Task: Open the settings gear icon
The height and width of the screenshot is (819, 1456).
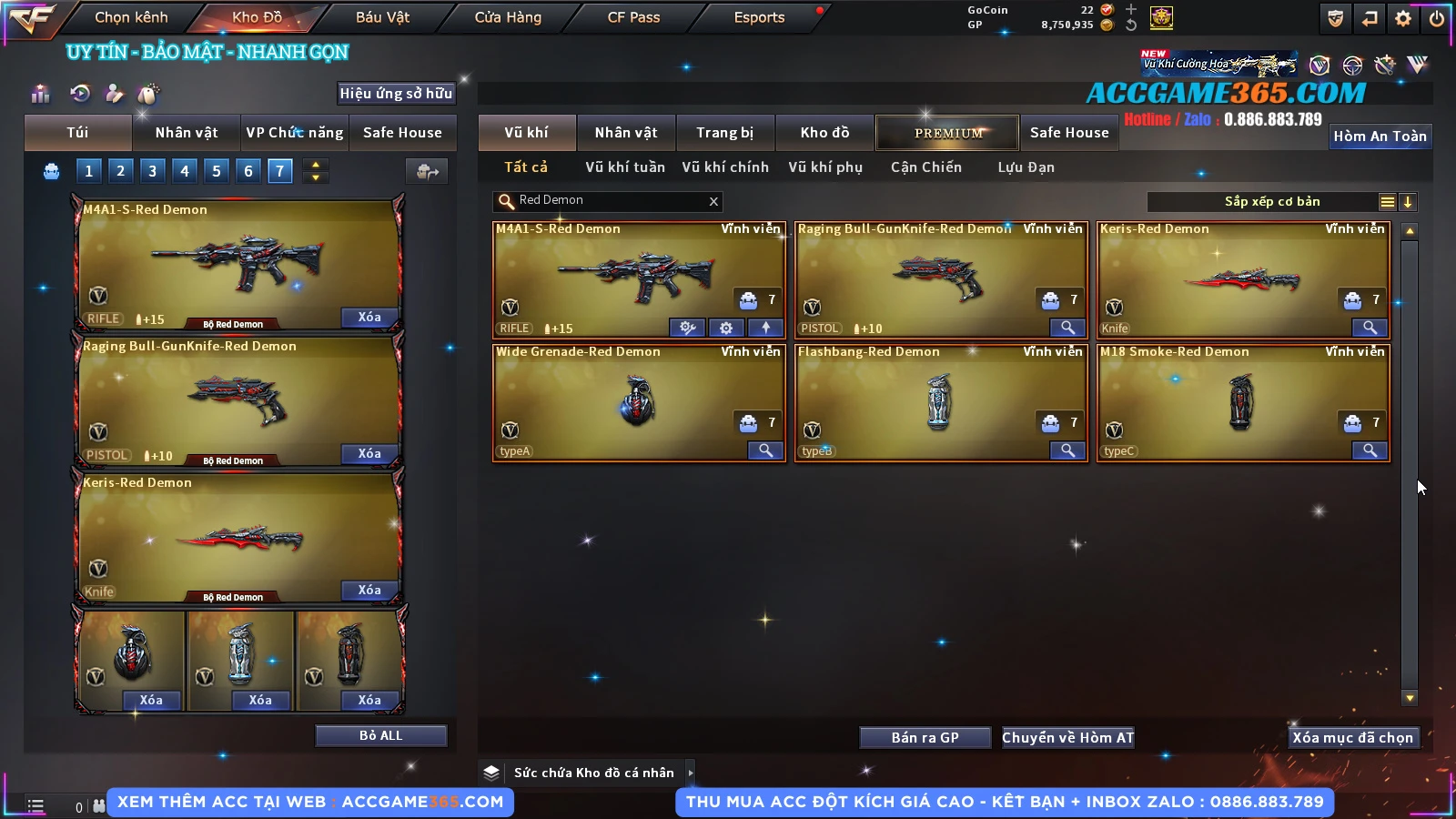Action: 1403,18
